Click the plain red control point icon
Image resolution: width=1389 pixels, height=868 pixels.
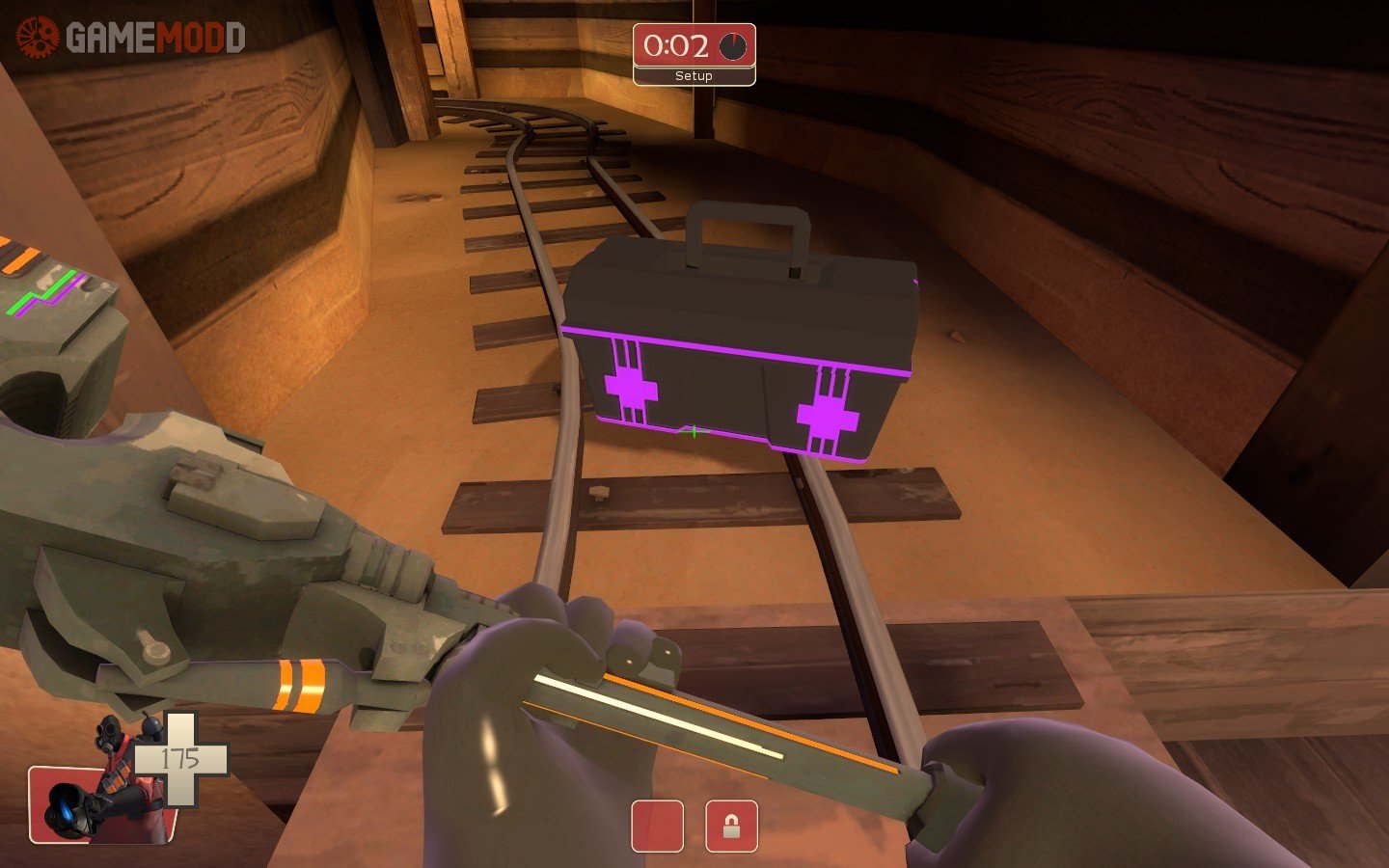pos(658,827)
